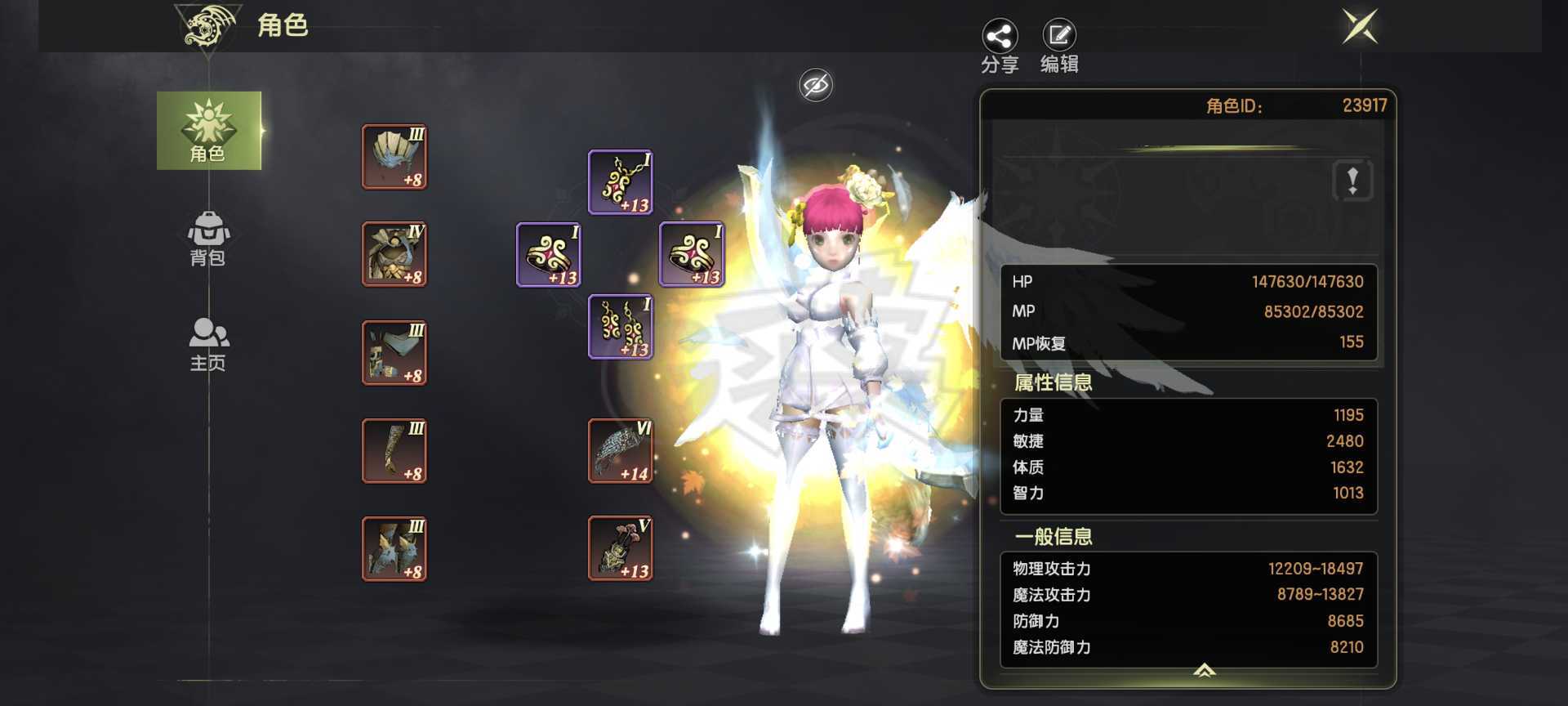
Task: Switch to the 角色 character tab
Action: click(x=209, y=131)
